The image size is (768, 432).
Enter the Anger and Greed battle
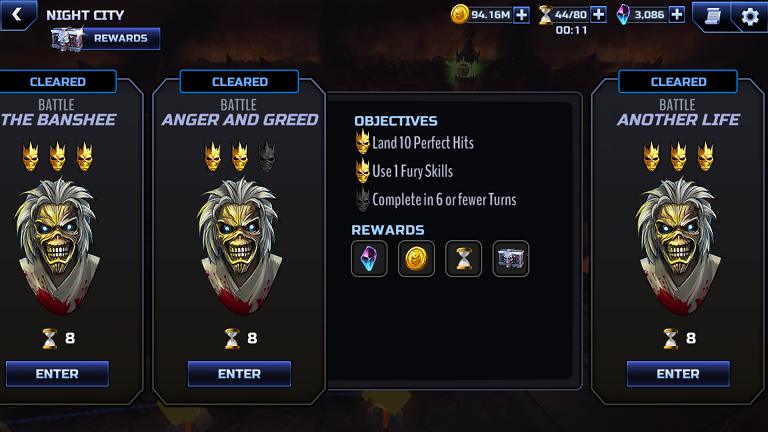tap(239, 374)
